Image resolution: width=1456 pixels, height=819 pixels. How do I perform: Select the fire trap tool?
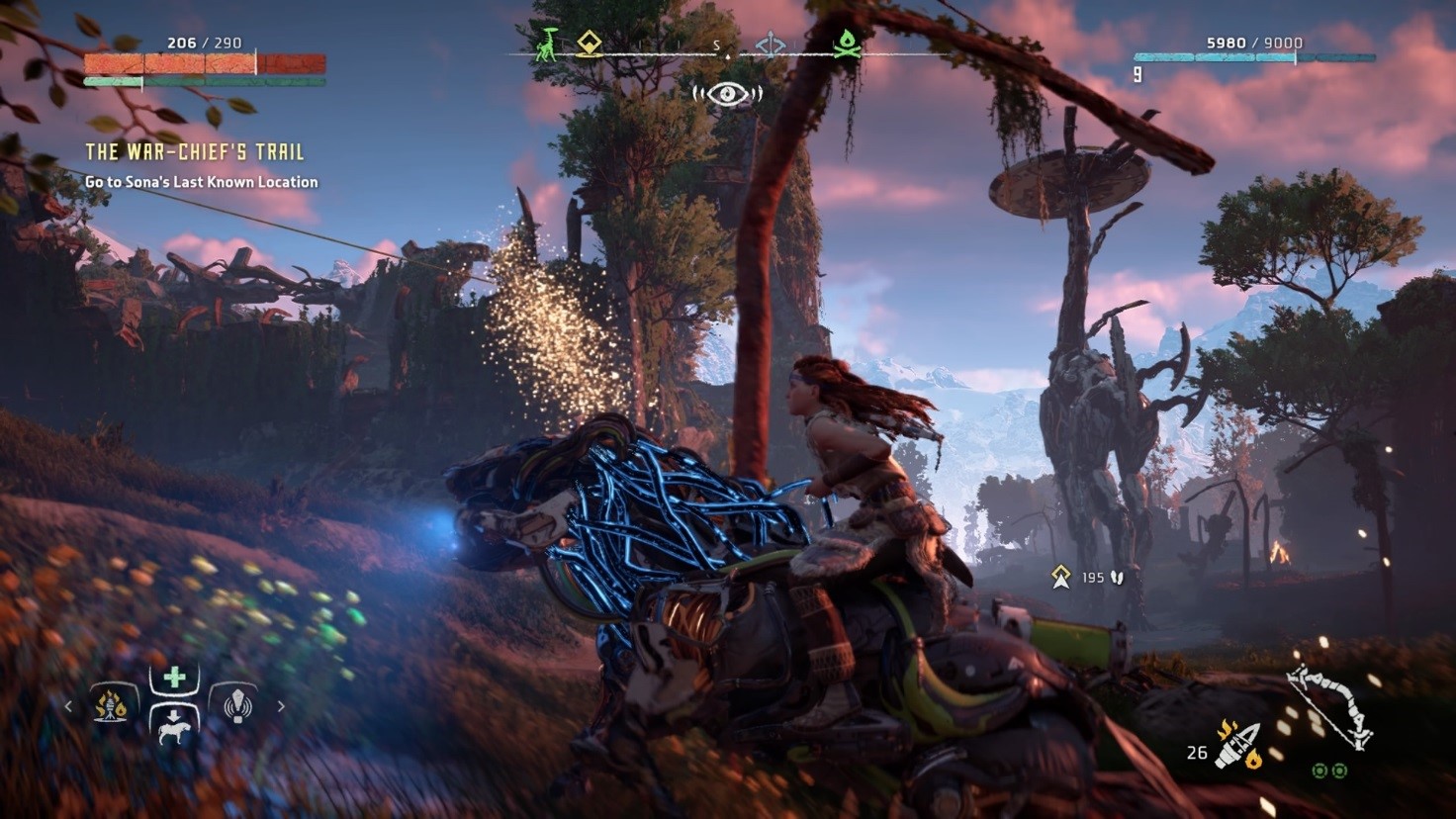point(111,705)
